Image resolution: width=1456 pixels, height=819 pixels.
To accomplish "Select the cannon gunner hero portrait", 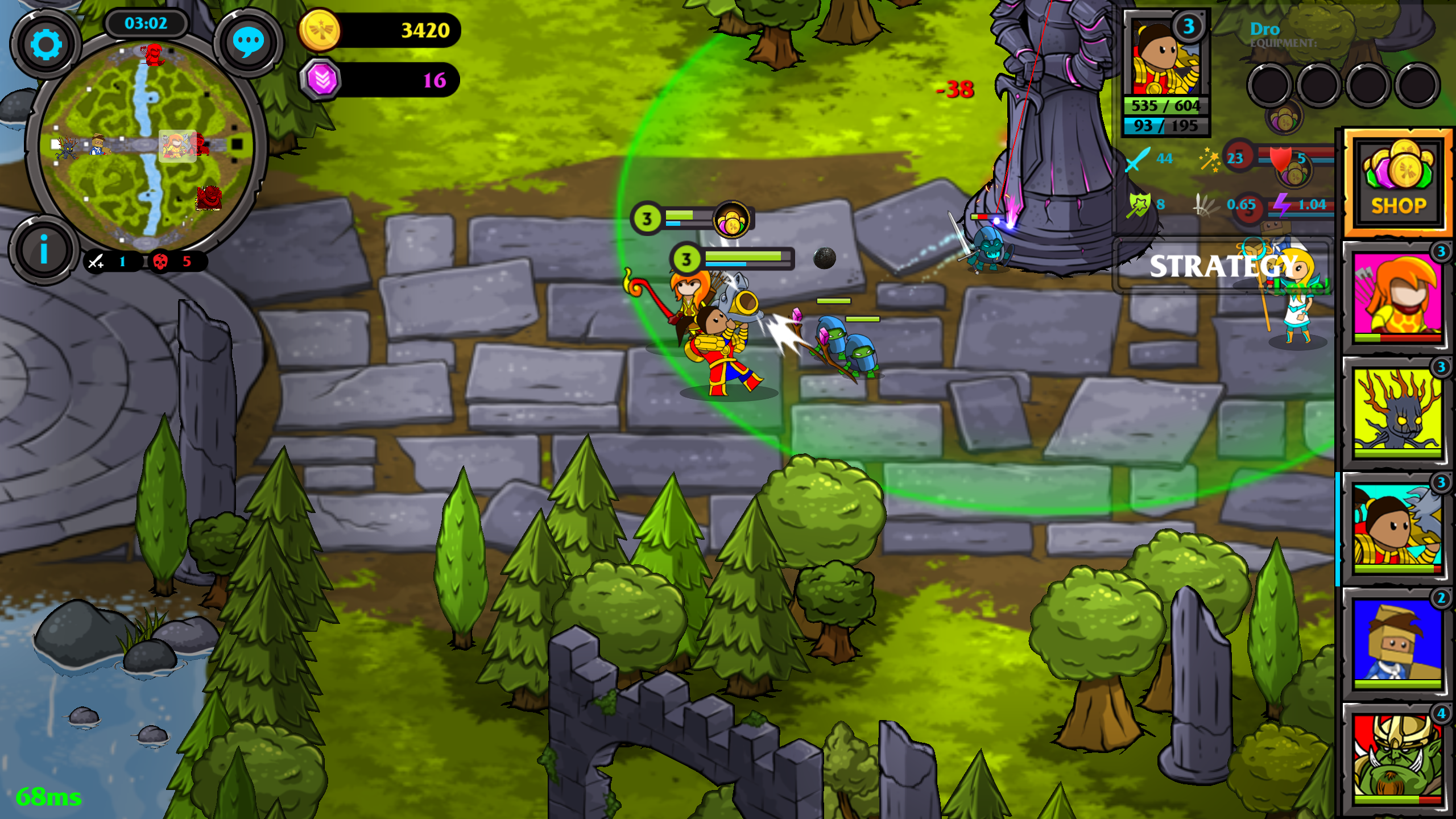I will [1397, 527].
